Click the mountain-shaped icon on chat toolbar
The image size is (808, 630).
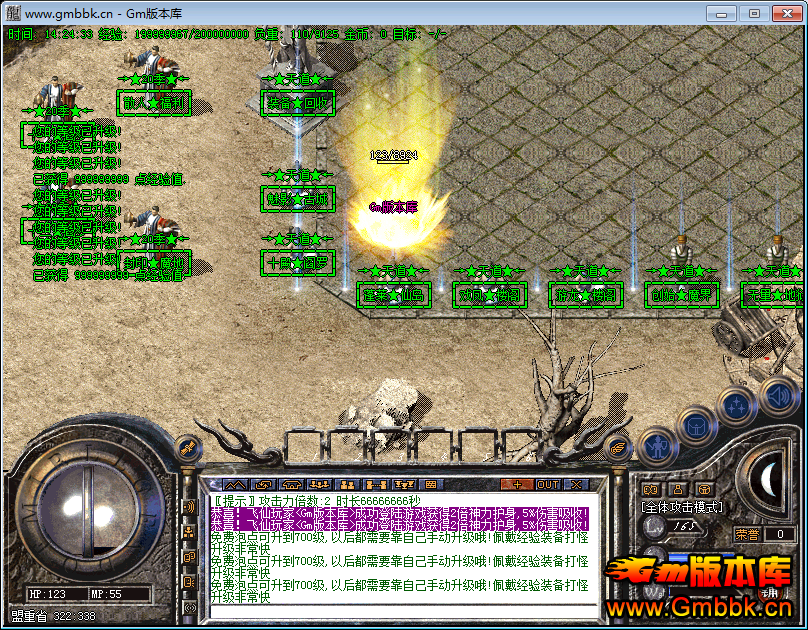235,484
